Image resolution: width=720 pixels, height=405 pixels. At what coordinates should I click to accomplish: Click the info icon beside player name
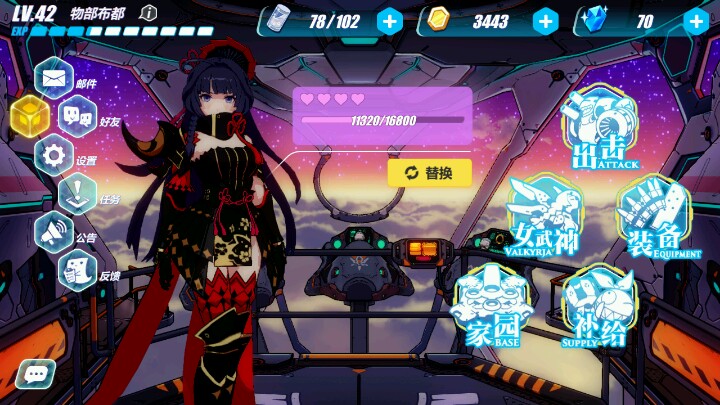(x=148, y=13)
